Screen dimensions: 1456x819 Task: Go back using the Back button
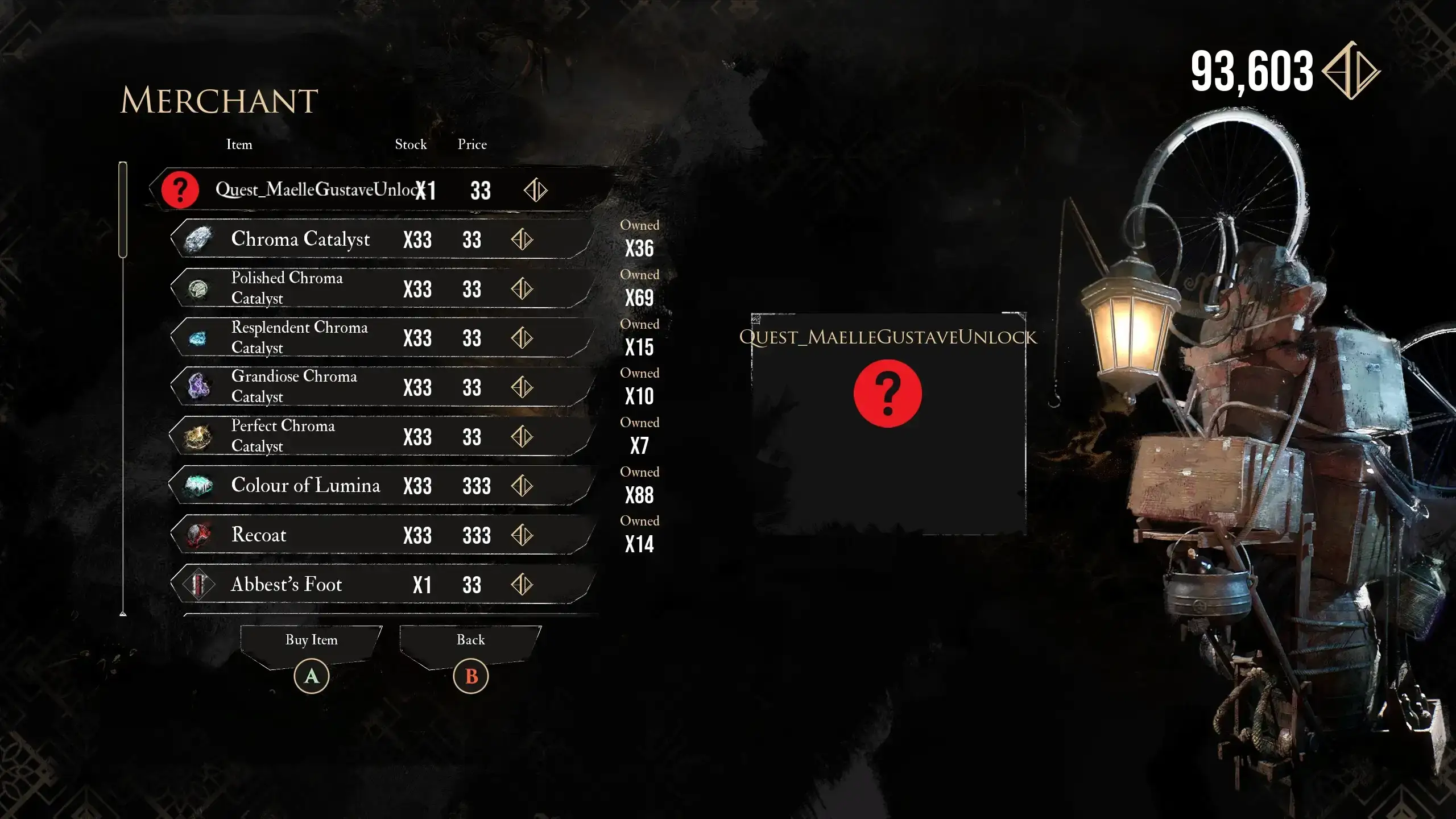coord(470,641)
